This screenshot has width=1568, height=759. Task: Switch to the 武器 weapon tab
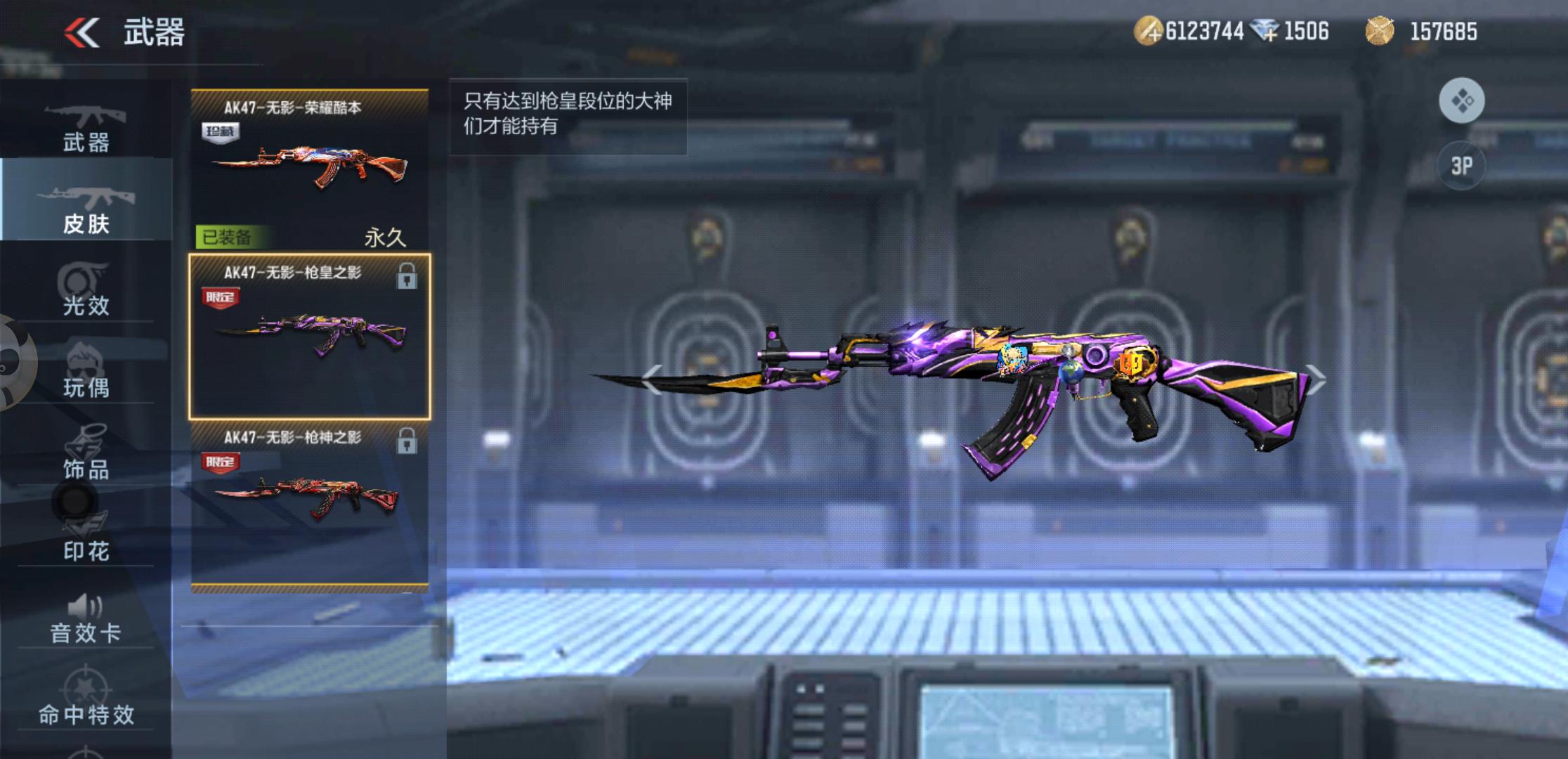point(86,127)
